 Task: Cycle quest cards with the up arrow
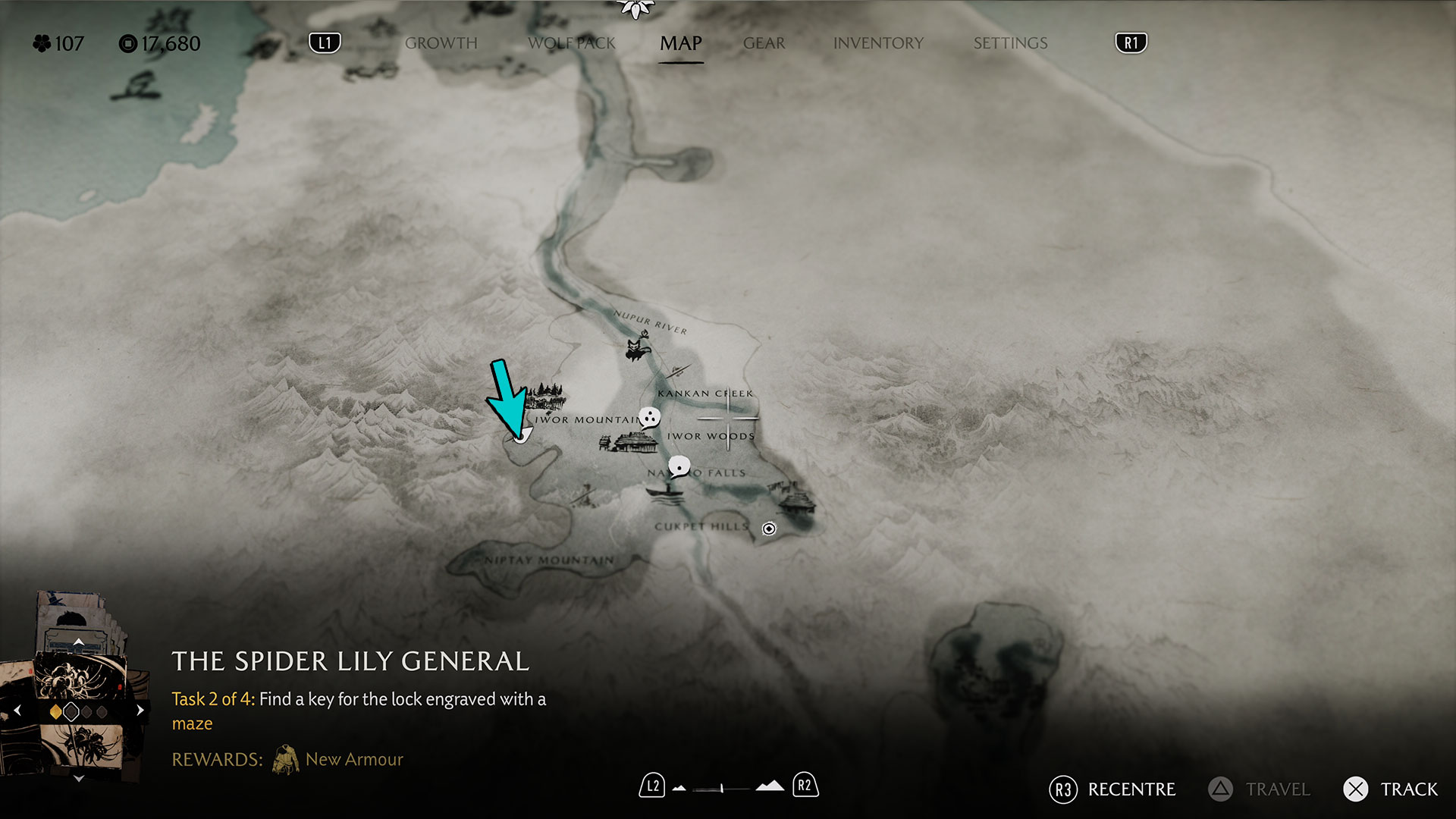click(78, 642)
